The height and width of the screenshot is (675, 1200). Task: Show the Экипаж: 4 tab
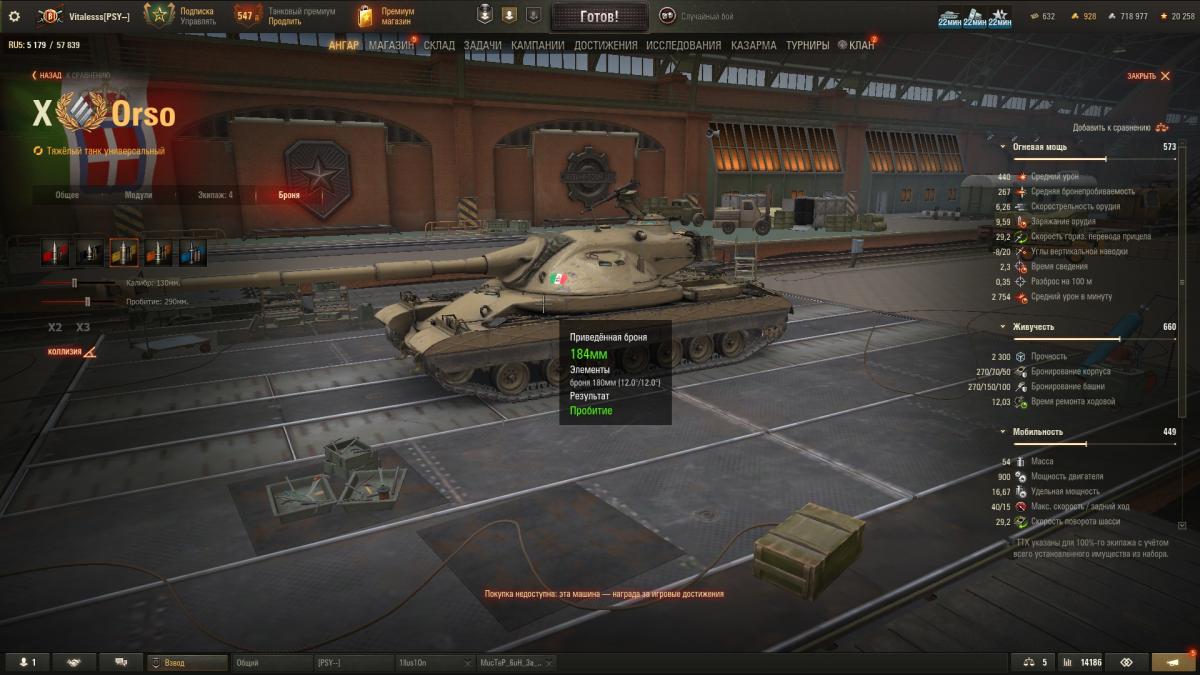pos(215,195)
